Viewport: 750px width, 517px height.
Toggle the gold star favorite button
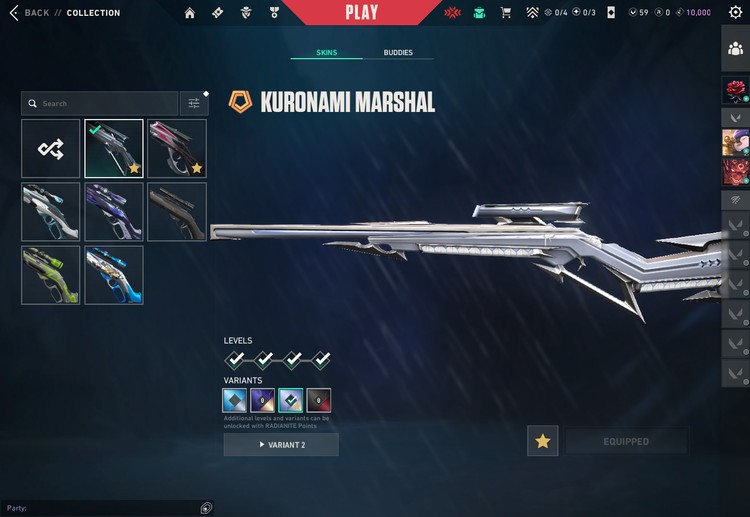point(543,441)
